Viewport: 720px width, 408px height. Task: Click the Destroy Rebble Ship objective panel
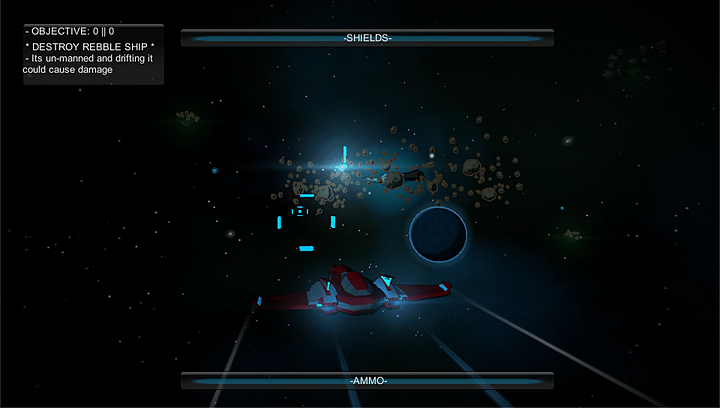[x=93, y=53]
